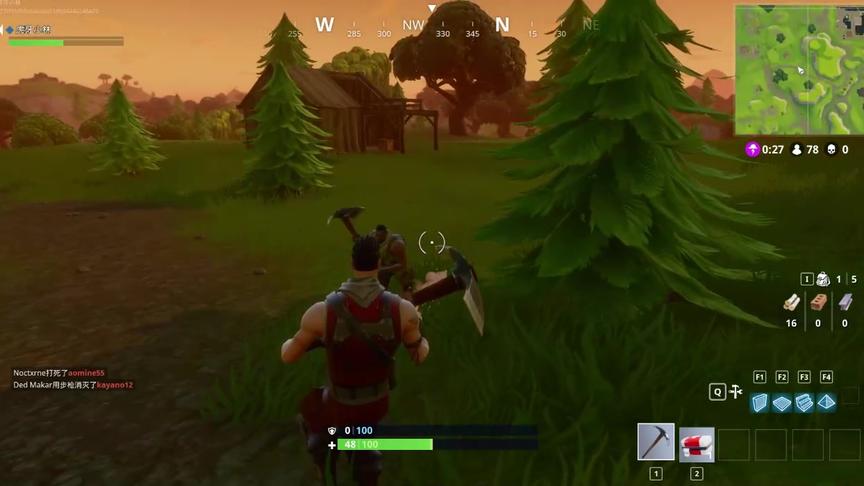864x486 pixels.
Task: Select the brick material icon
Action: click(818, 302)
